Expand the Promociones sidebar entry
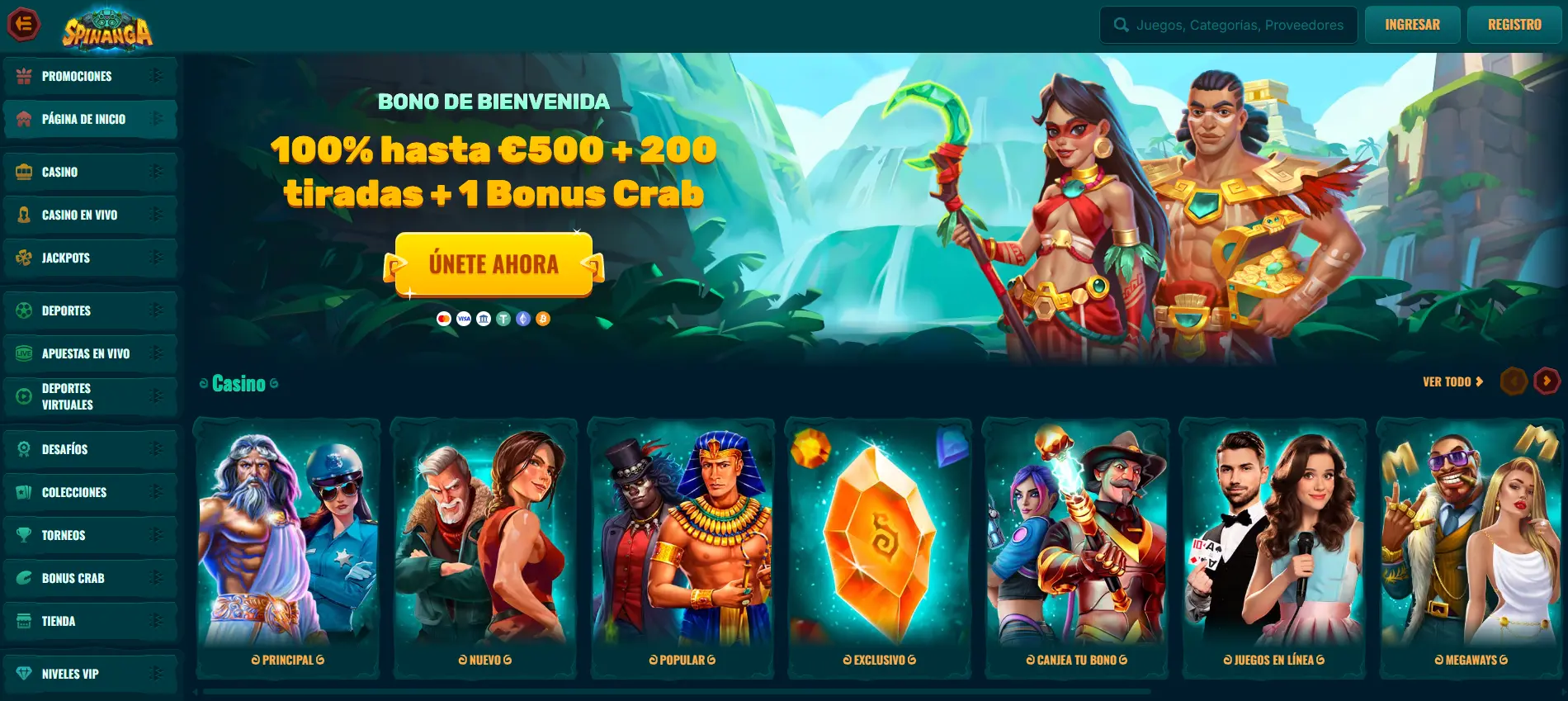The width and height of the screenshot is (1568, 701). pyautogui.click(x=155, y=76)
